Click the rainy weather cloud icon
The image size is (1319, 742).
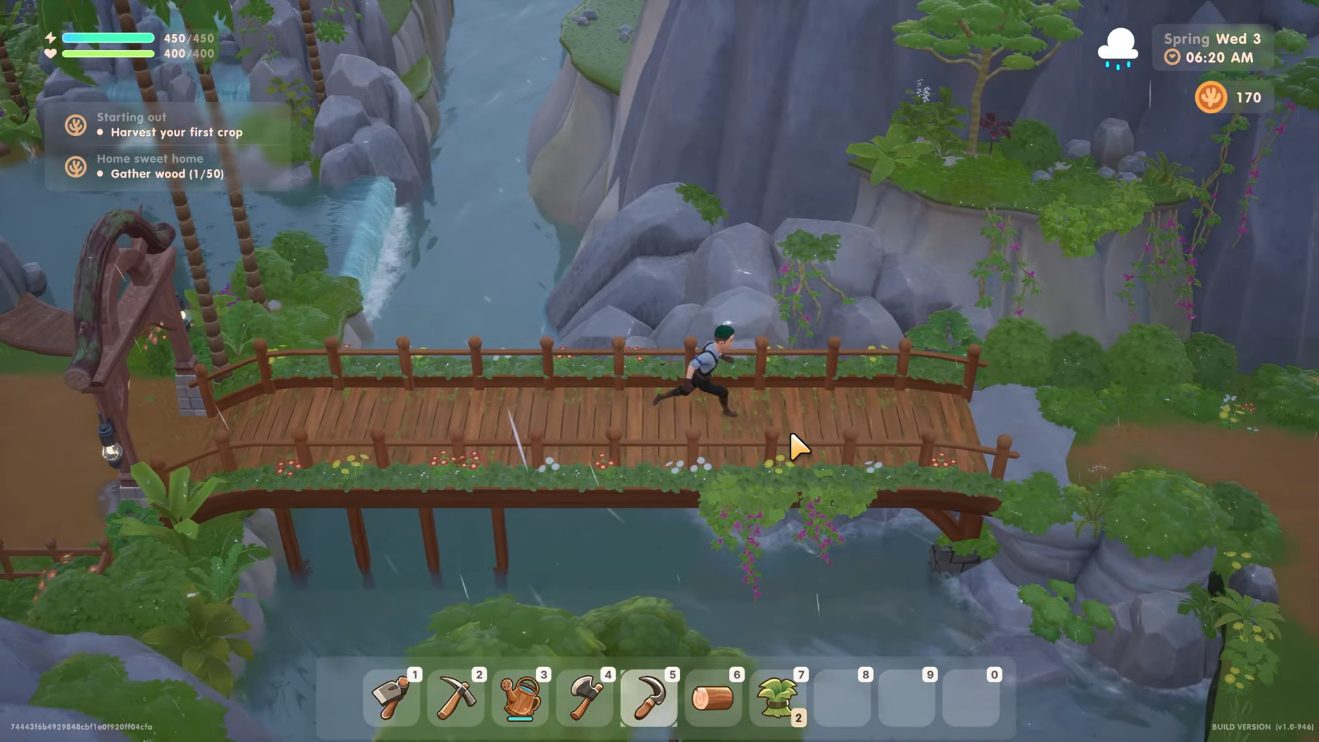click(x=1117, y=48)
